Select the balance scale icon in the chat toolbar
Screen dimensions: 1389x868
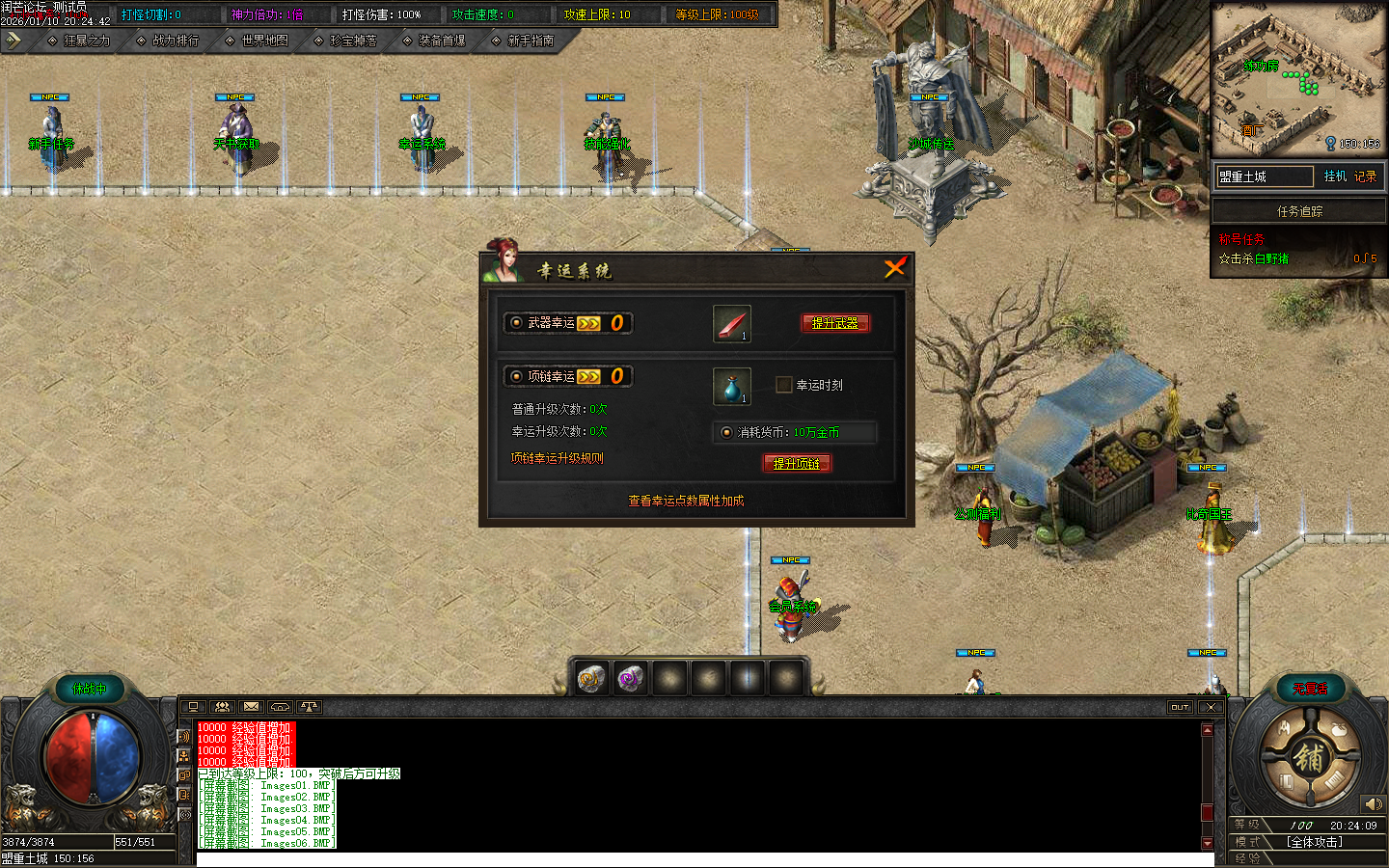point(309,707)
